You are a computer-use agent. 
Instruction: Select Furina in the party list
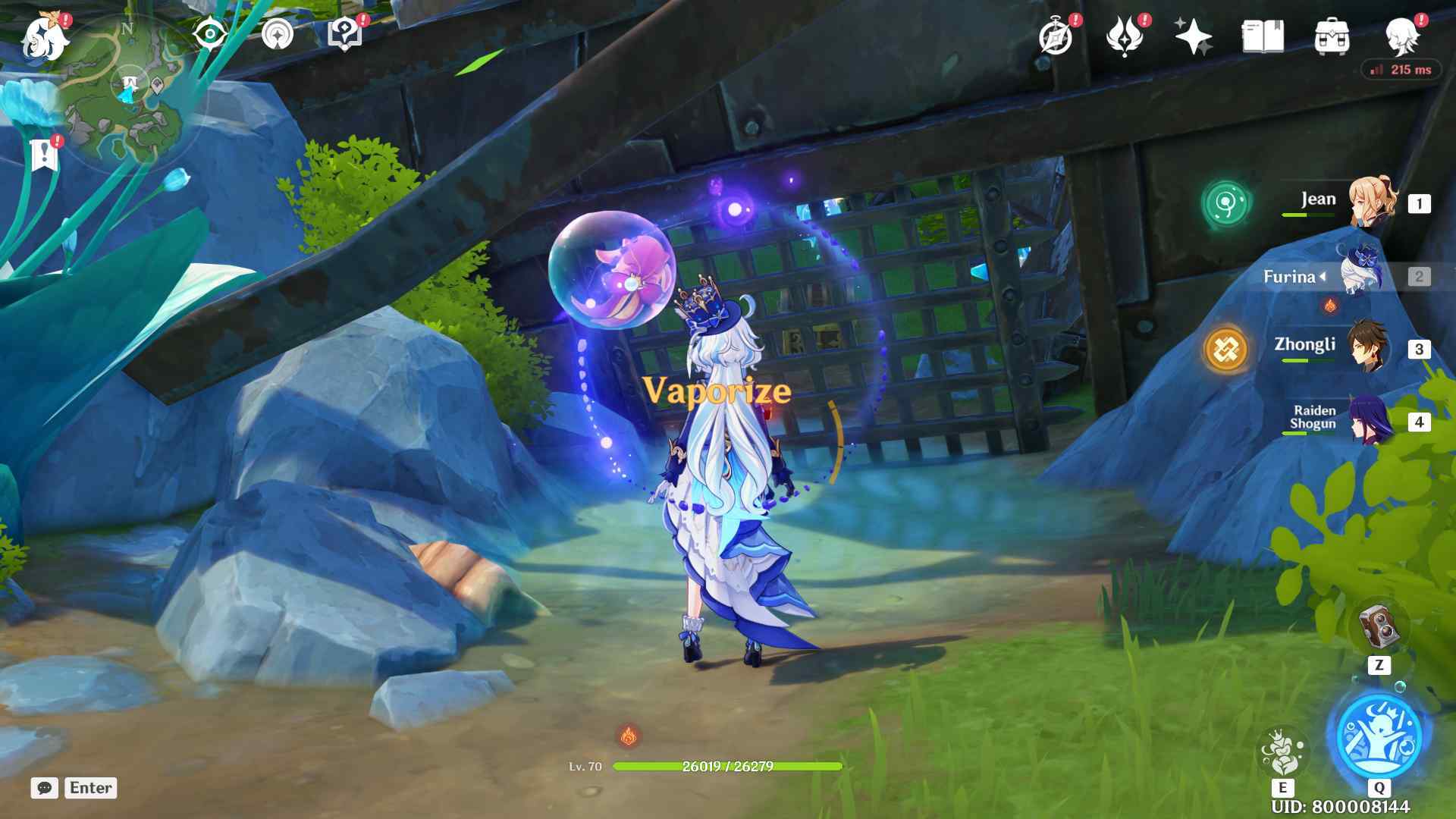[x=1362, y=275]
